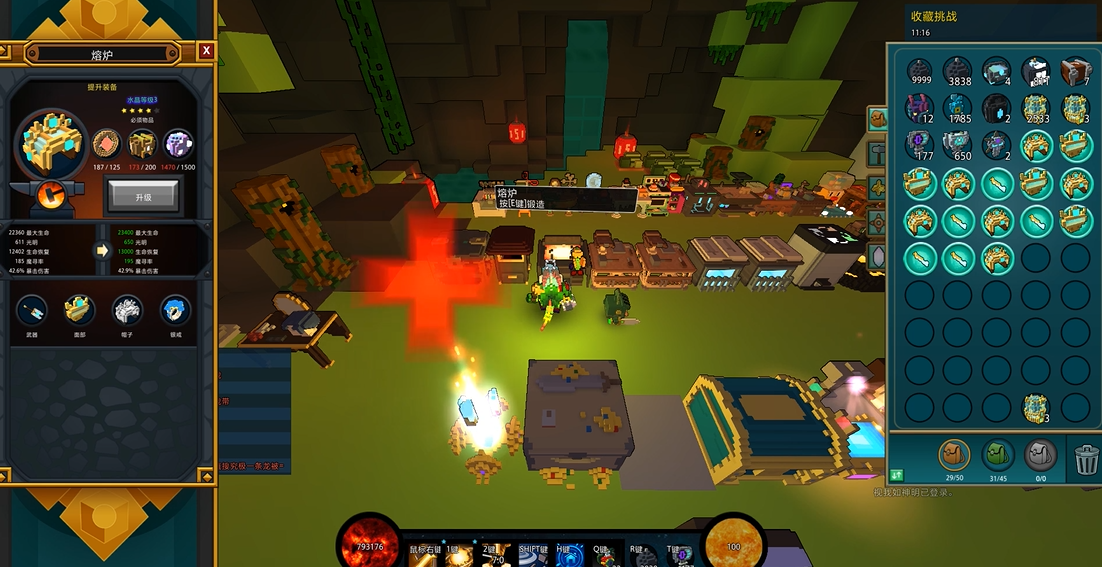Select the inventory stack showing 650
This screenshot has width=1102, height=567.
click(x=958, y=146)
